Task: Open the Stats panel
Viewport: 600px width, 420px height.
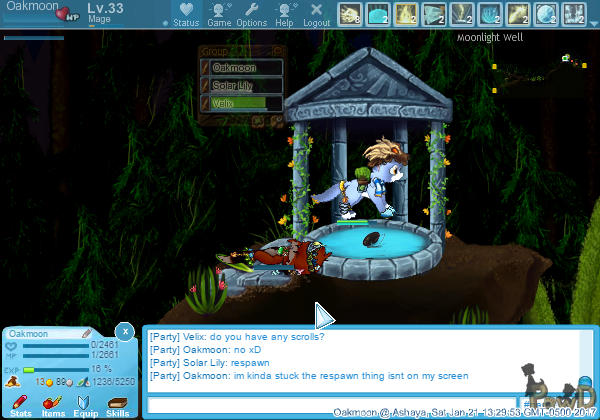Action: (x=20, y=404)
